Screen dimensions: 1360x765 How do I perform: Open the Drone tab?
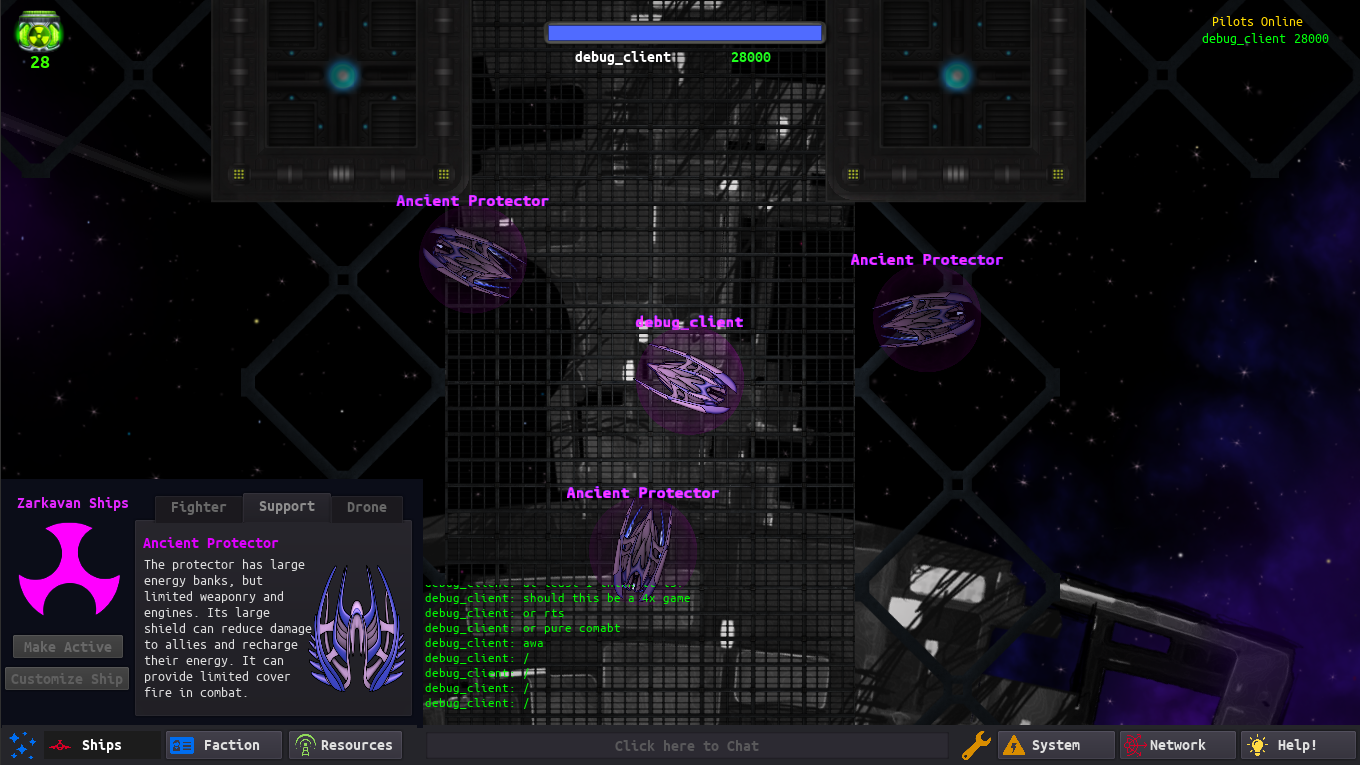tap(367, 507)
